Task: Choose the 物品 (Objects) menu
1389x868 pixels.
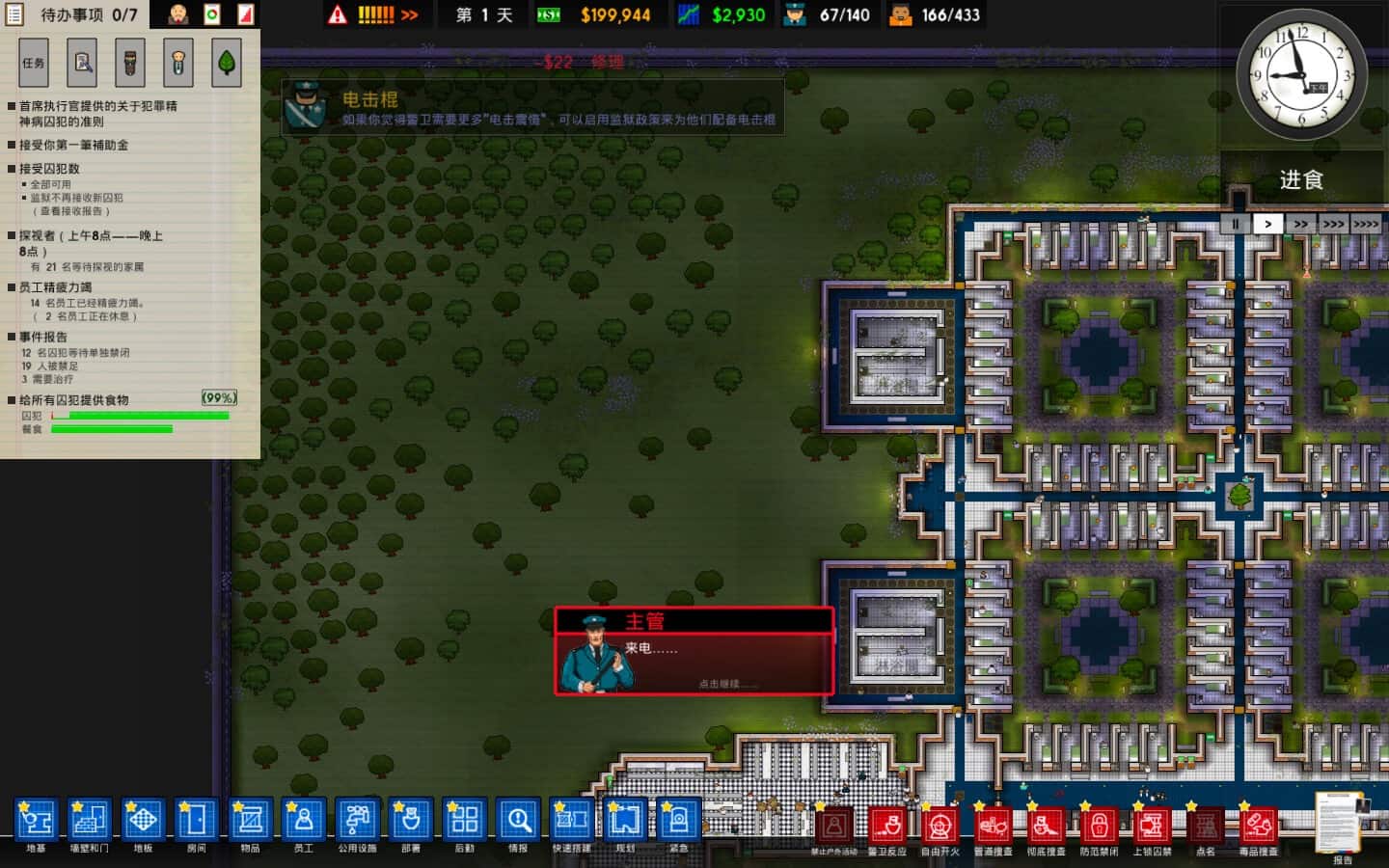Action: pos(250,822)
